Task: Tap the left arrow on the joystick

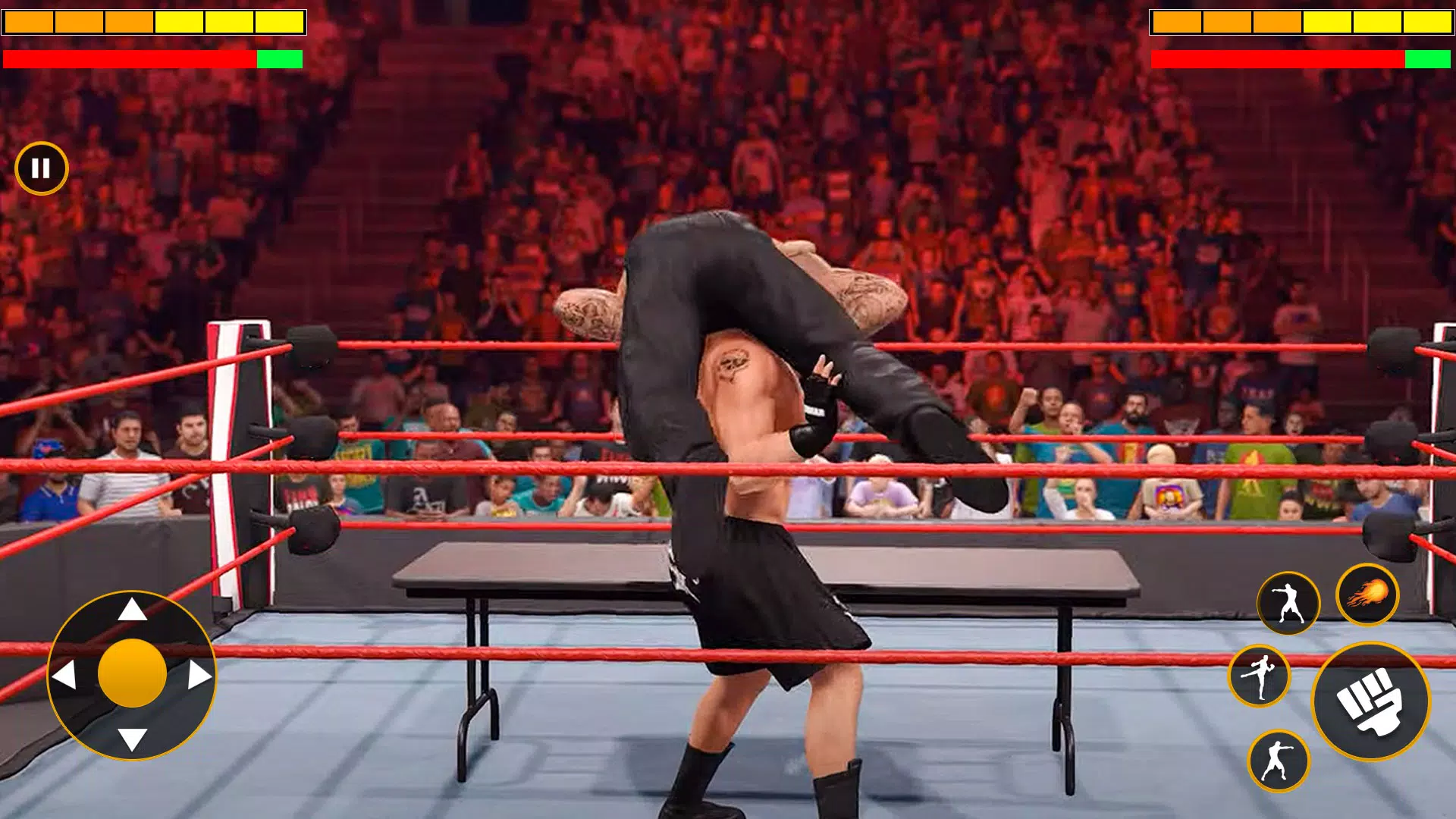Action: point(67,673)
